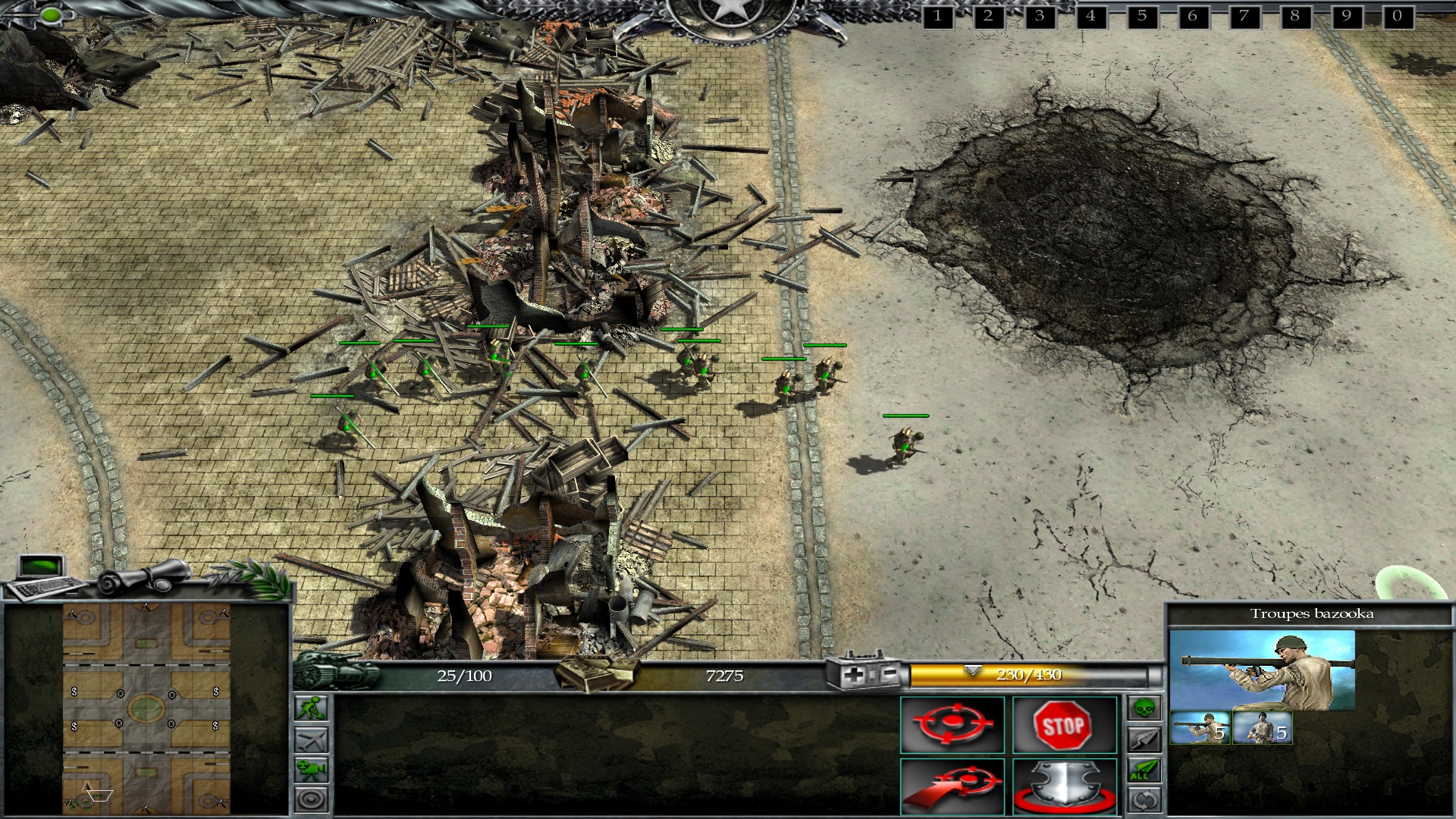The height and width of the screenshot is (819, 1456).
Task: Select the bazooka soldier unit thumbnail
Action: pyautogui.click(x=1200, y=728)
